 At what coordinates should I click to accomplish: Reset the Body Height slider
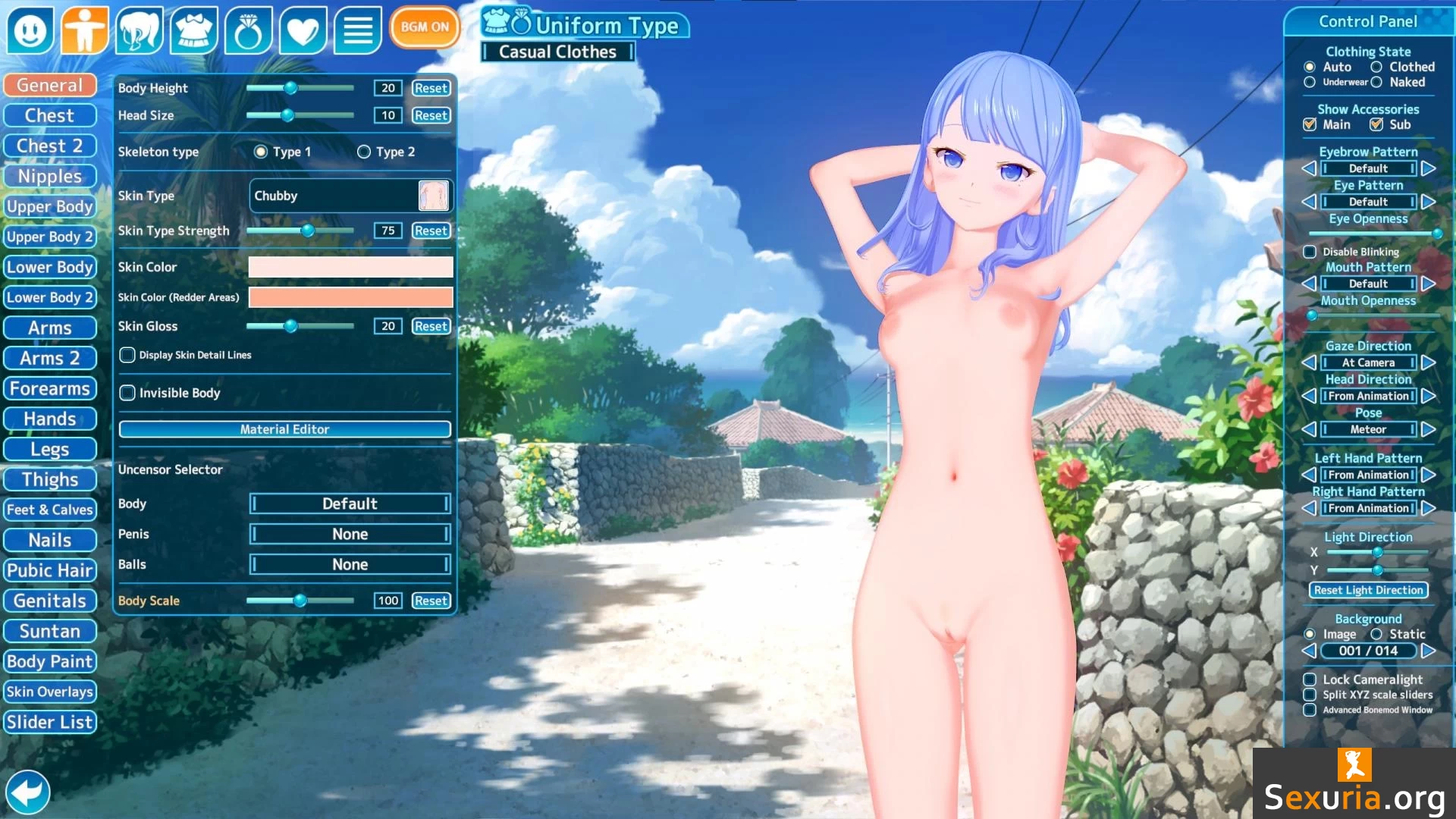(431, 88)
